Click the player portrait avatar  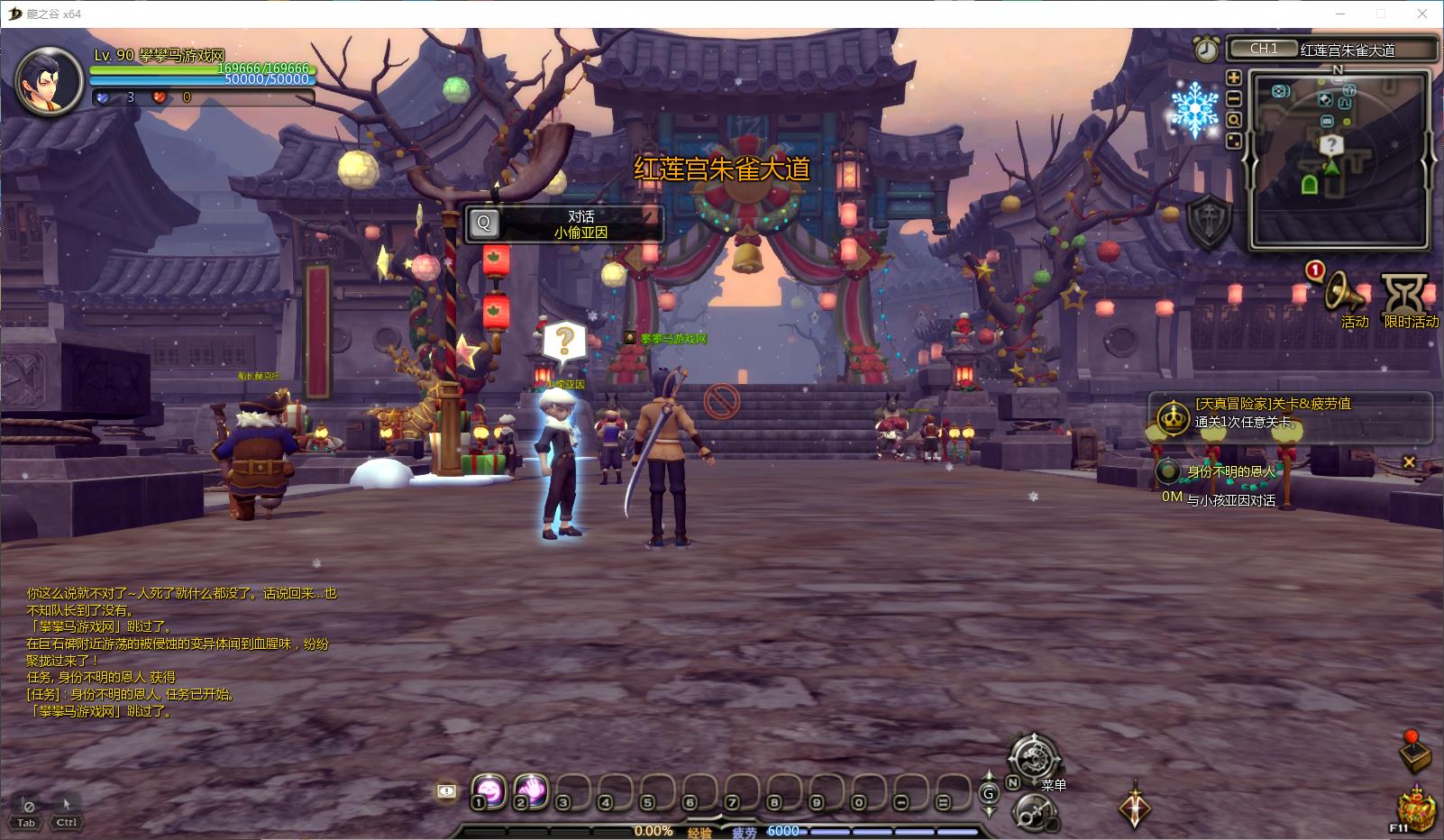point(41,81)
